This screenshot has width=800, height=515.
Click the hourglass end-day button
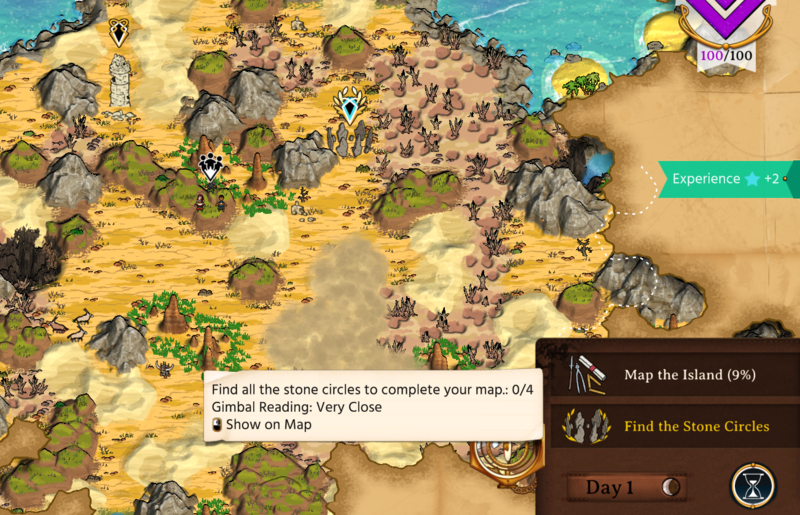coord(753,485)
